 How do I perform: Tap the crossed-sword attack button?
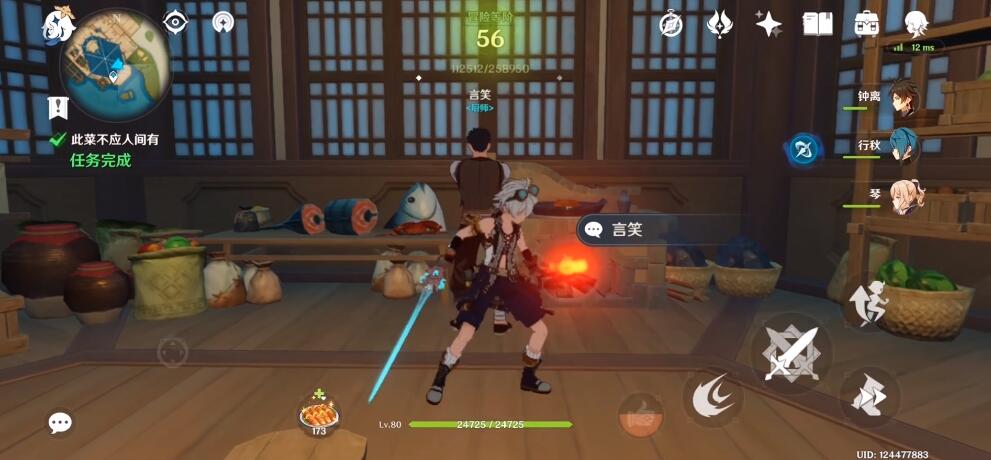click(x=792, y=353)
